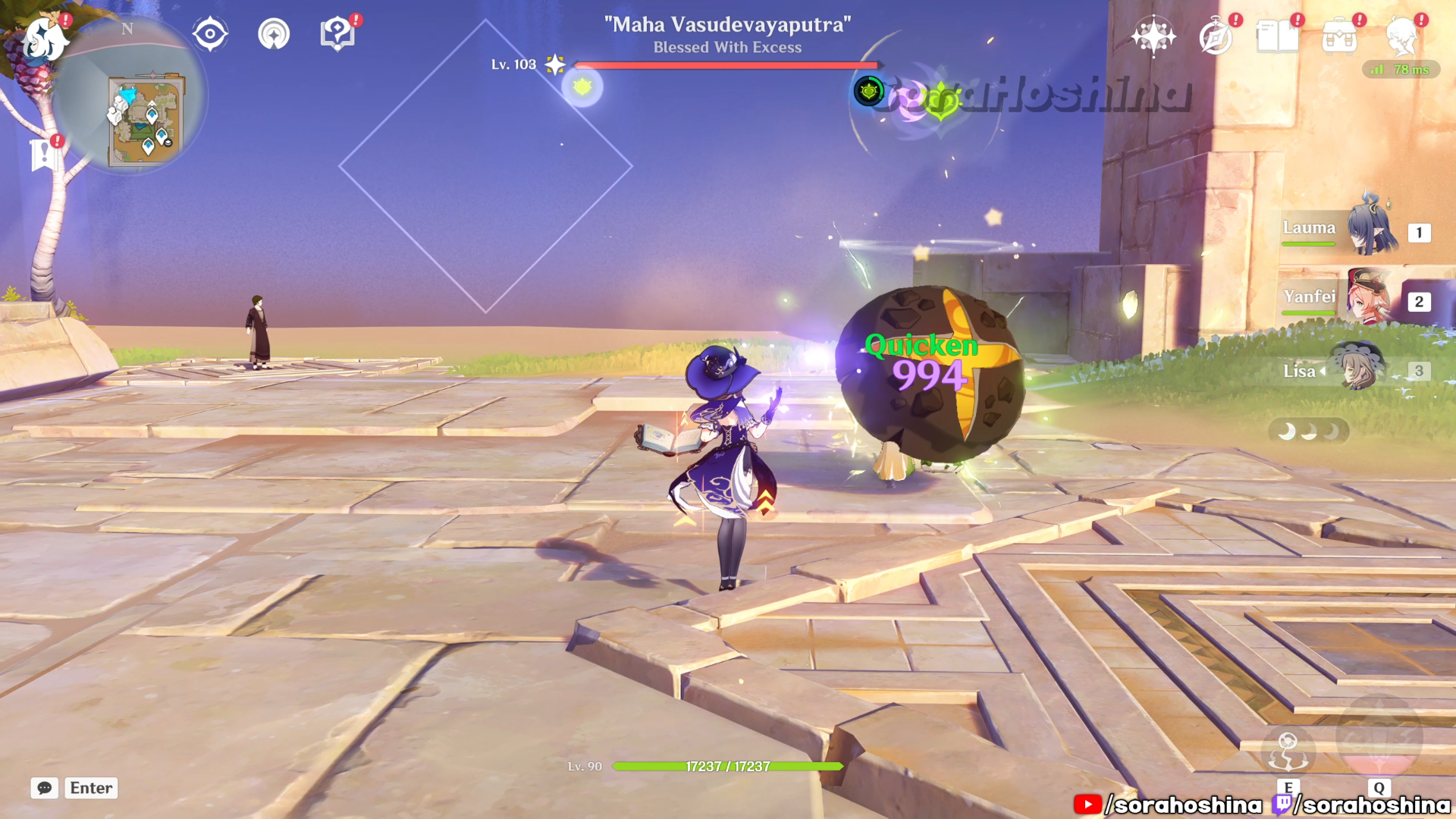The image size is (1456, 819).
Task: Open the Paimon menu icon
Action: coord(44,38)
